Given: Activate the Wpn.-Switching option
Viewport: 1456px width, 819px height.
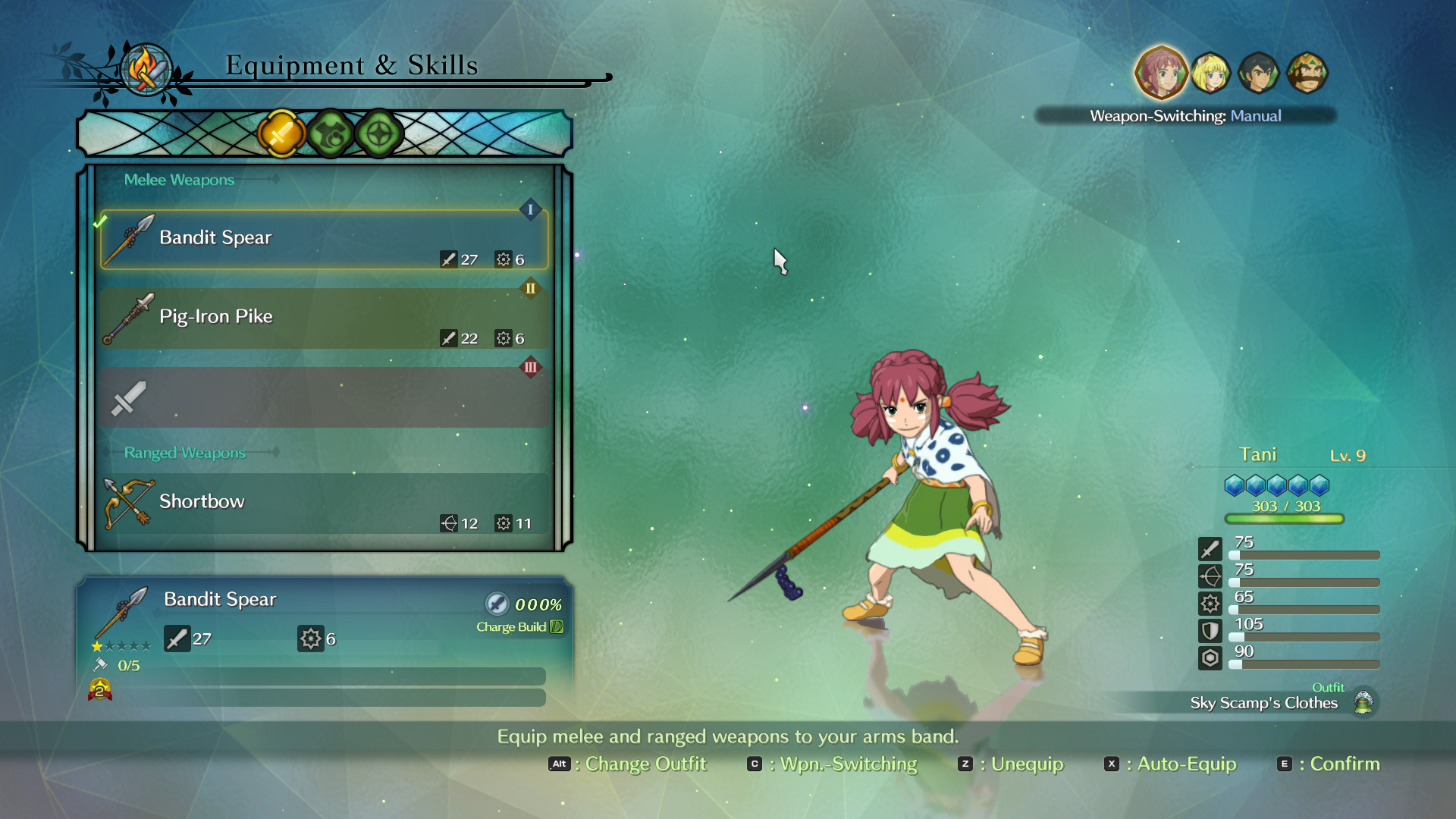Looking at the screenshot, I should pos(833,764).
